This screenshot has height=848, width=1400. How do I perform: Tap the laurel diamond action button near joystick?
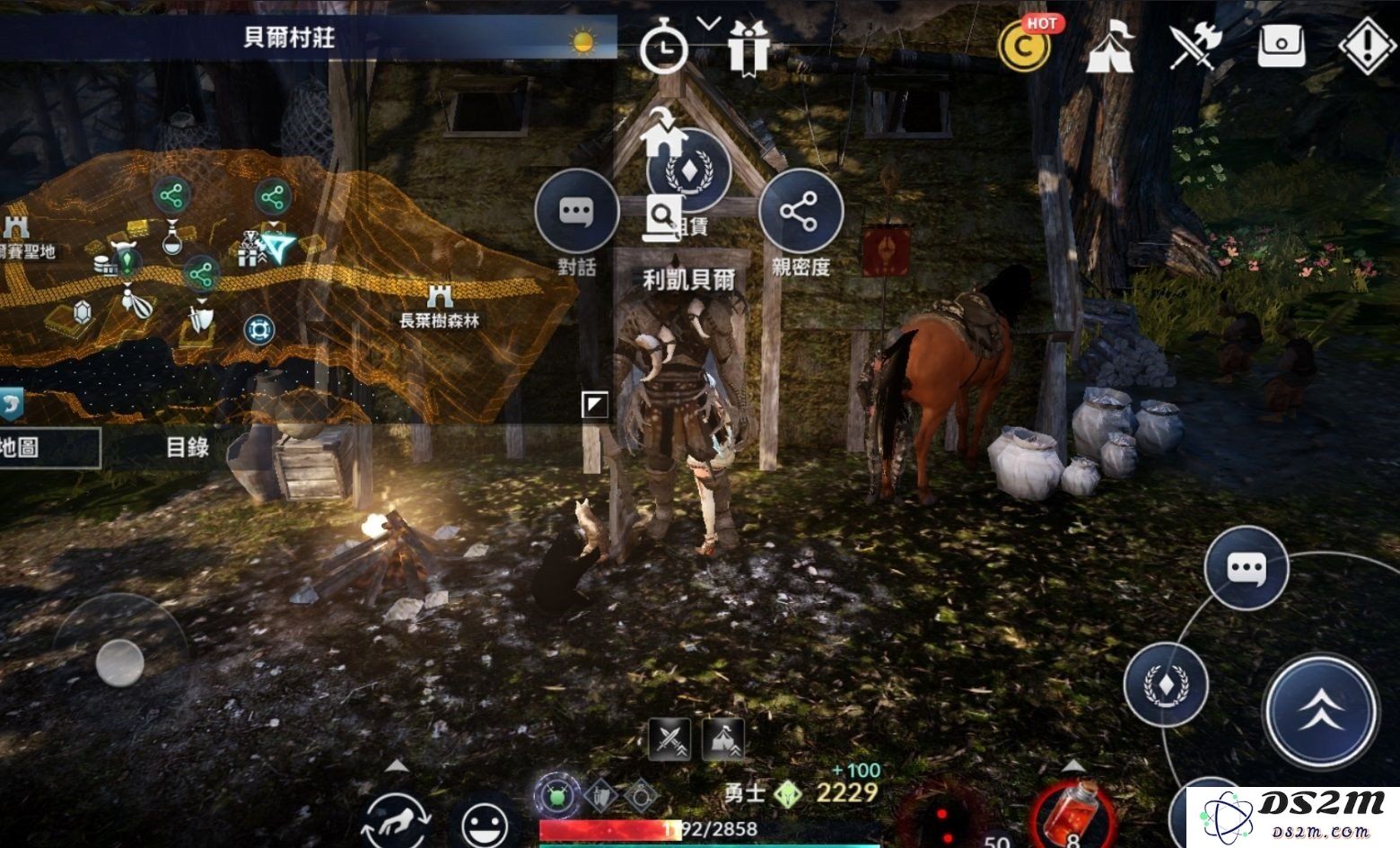1166,685
